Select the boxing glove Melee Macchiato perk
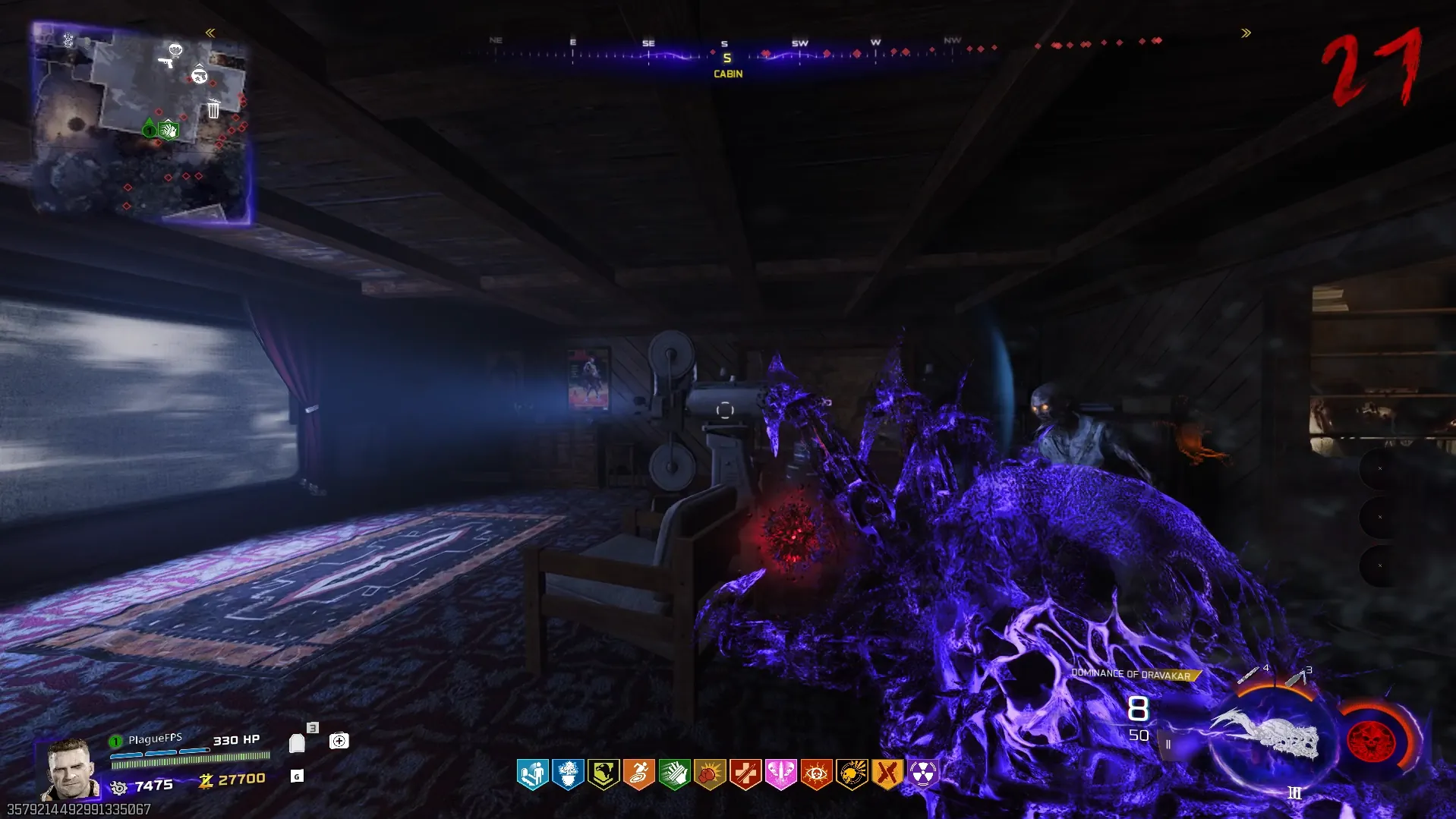This screenshot has height=819, width=1456. [x=710, y=774]
